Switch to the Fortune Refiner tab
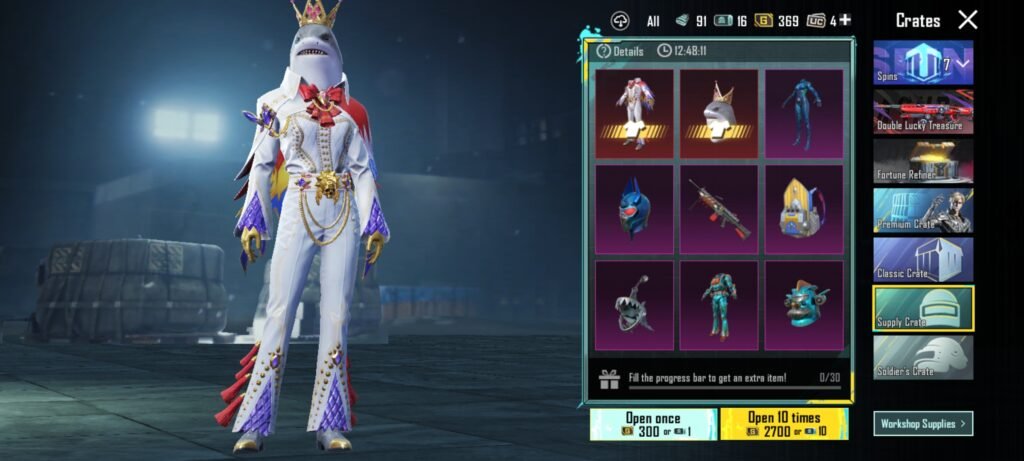1024x461 pixels. tap(922, 160)
